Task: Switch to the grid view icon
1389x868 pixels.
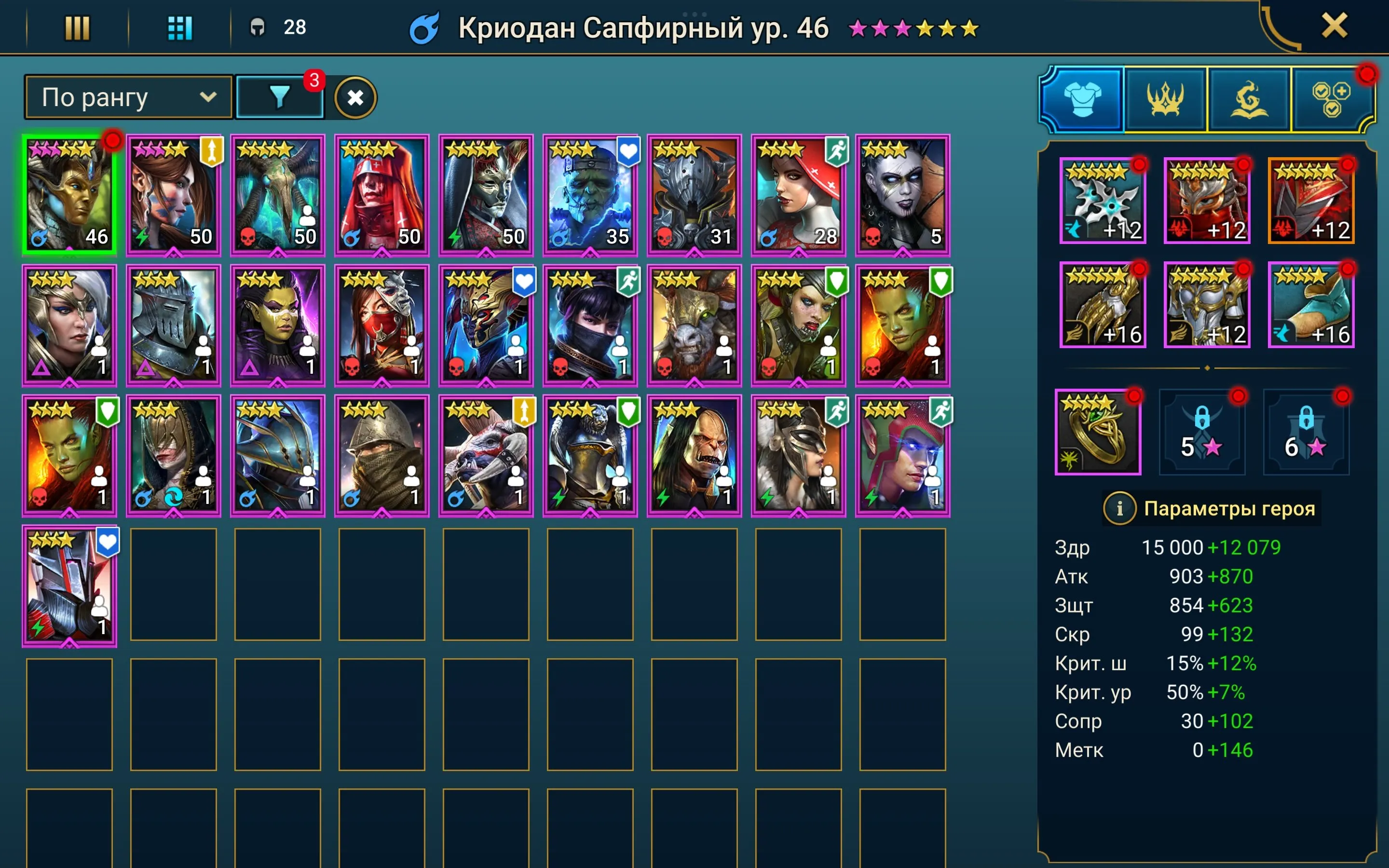Action: (179, 27)
